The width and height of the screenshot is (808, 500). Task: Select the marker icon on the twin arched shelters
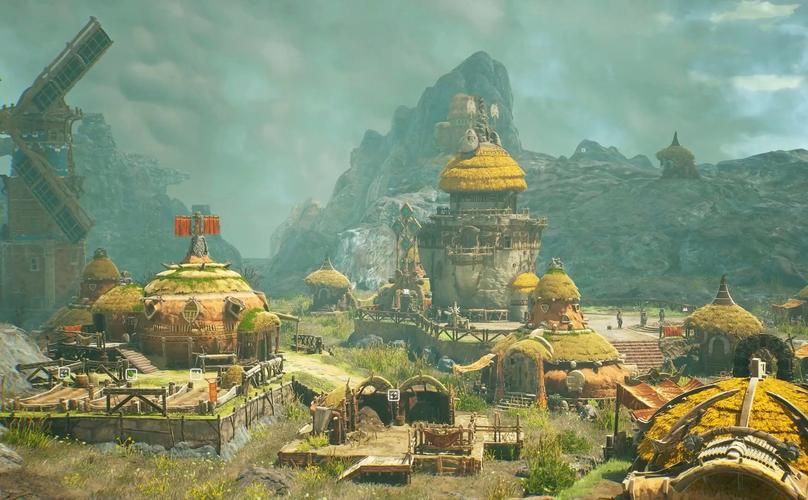[x=393, y=395]
